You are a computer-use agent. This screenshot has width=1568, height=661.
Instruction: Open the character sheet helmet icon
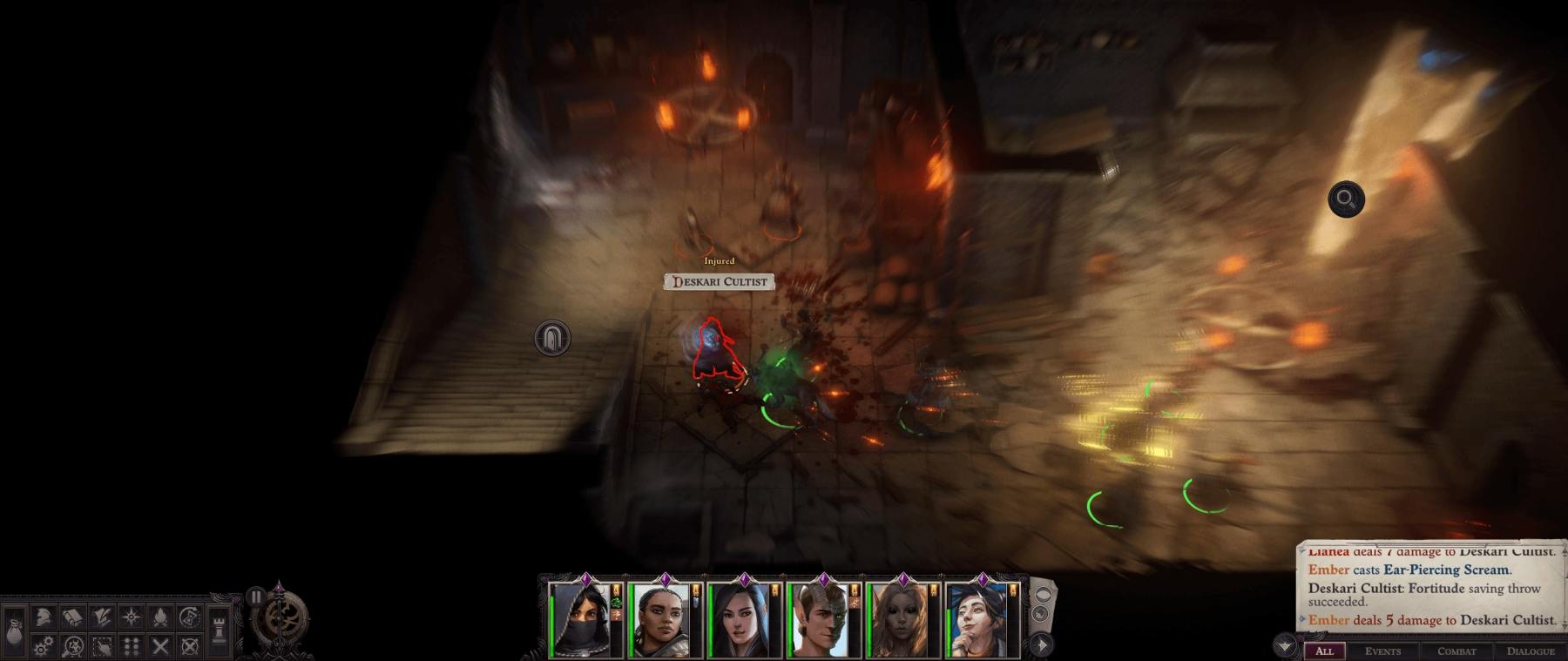[44, 617]
